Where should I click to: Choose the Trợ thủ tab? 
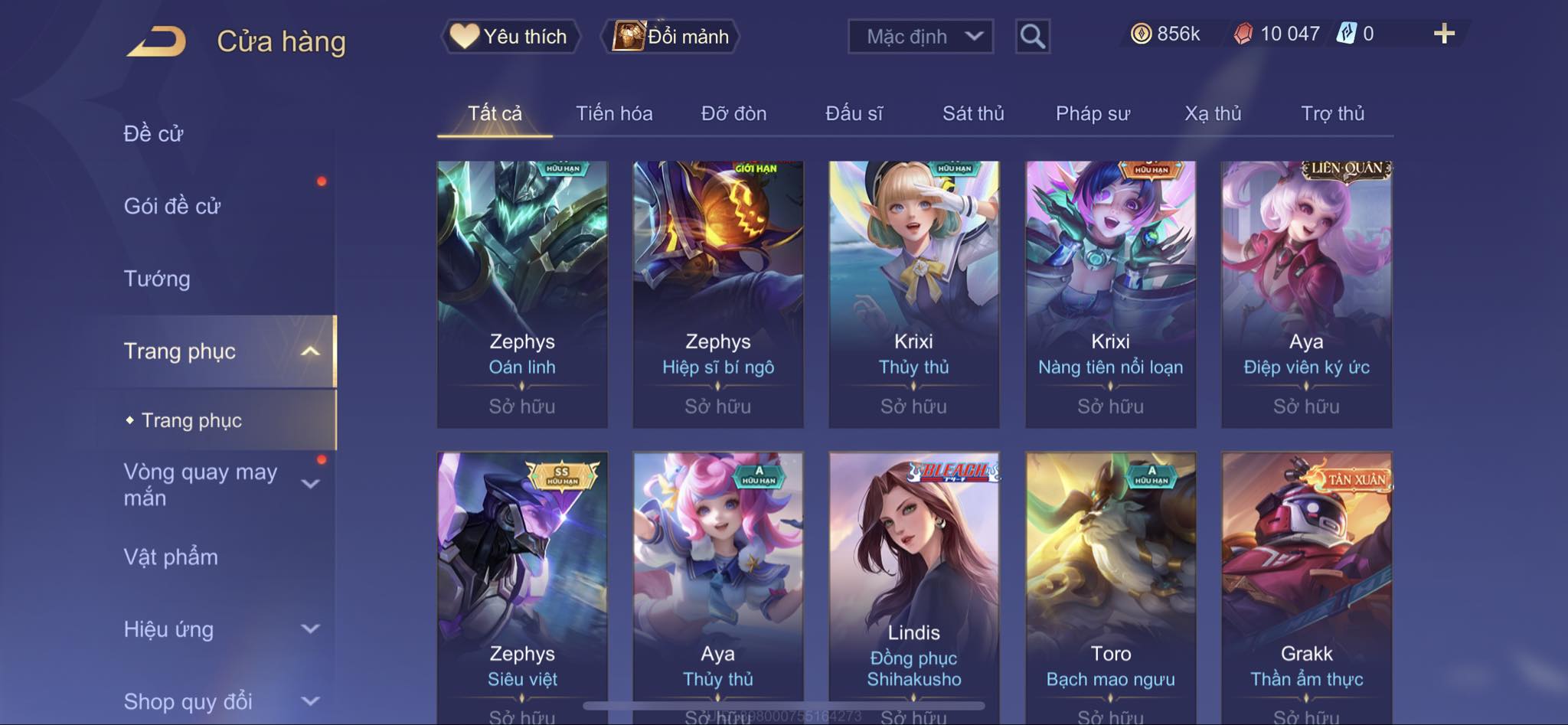point(1332,113)
